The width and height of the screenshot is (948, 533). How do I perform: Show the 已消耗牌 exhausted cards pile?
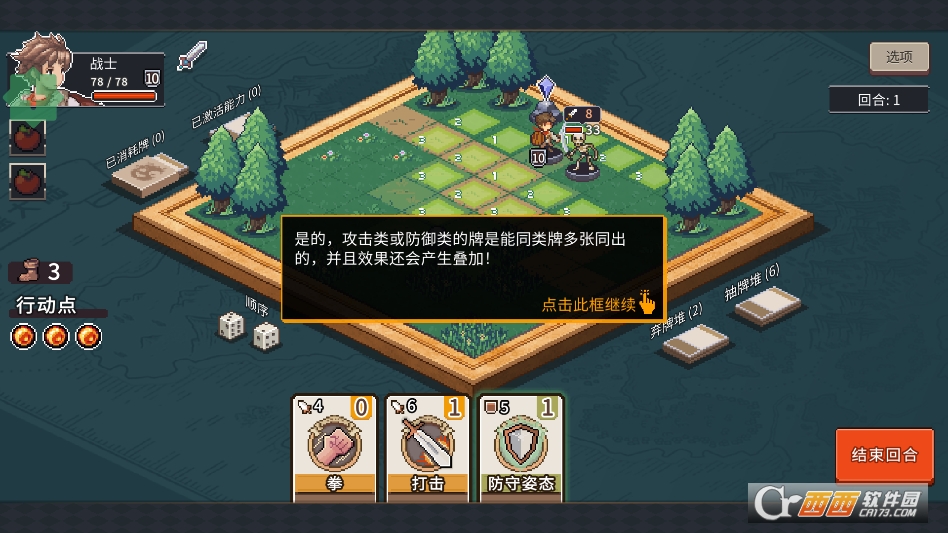150,176
